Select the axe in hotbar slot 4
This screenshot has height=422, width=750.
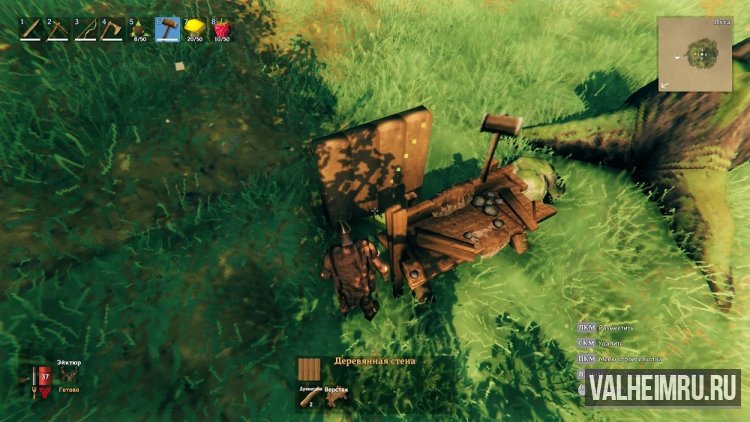[x=111, y=31]
